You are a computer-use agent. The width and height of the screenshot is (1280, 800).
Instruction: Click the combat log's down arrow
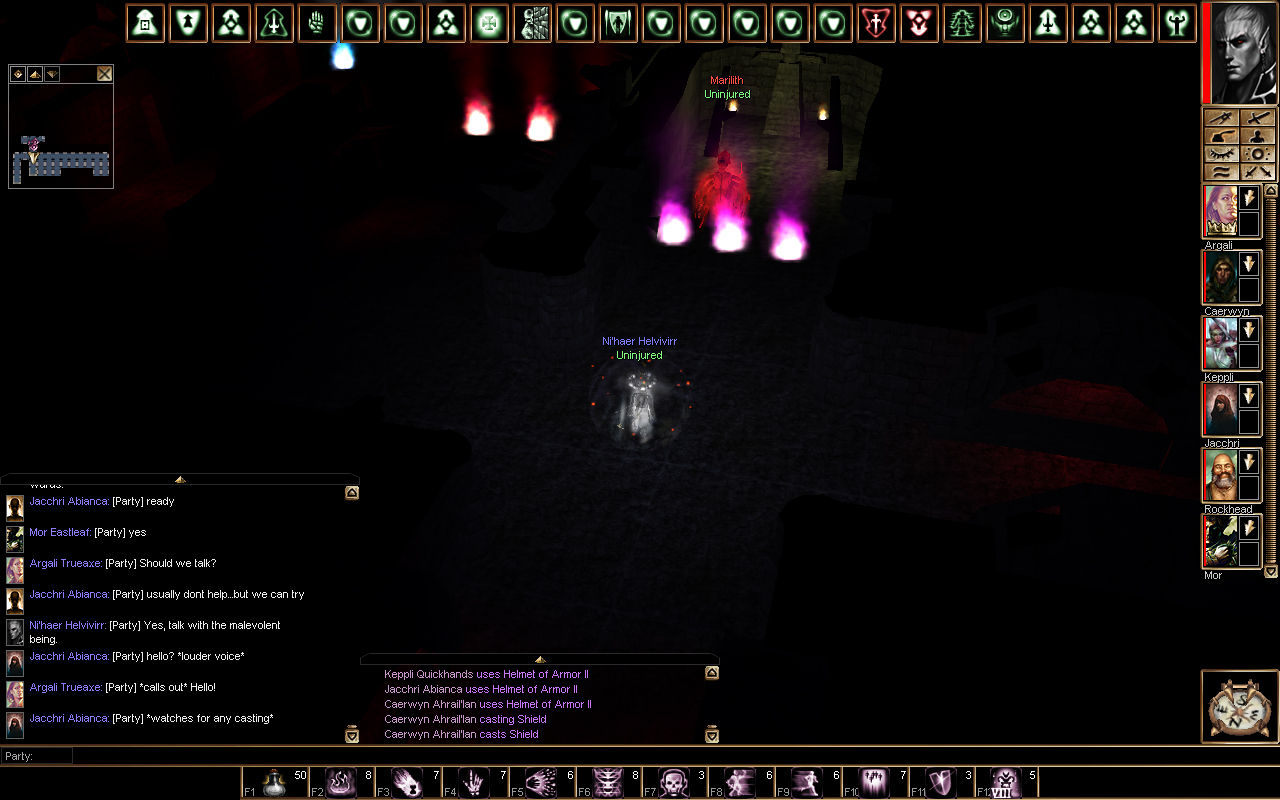[712, 735]
